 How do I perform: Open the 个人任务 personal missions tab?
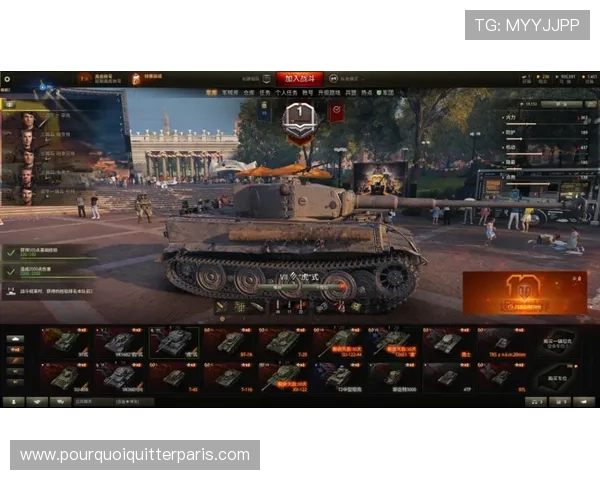[x=285, y=92]
